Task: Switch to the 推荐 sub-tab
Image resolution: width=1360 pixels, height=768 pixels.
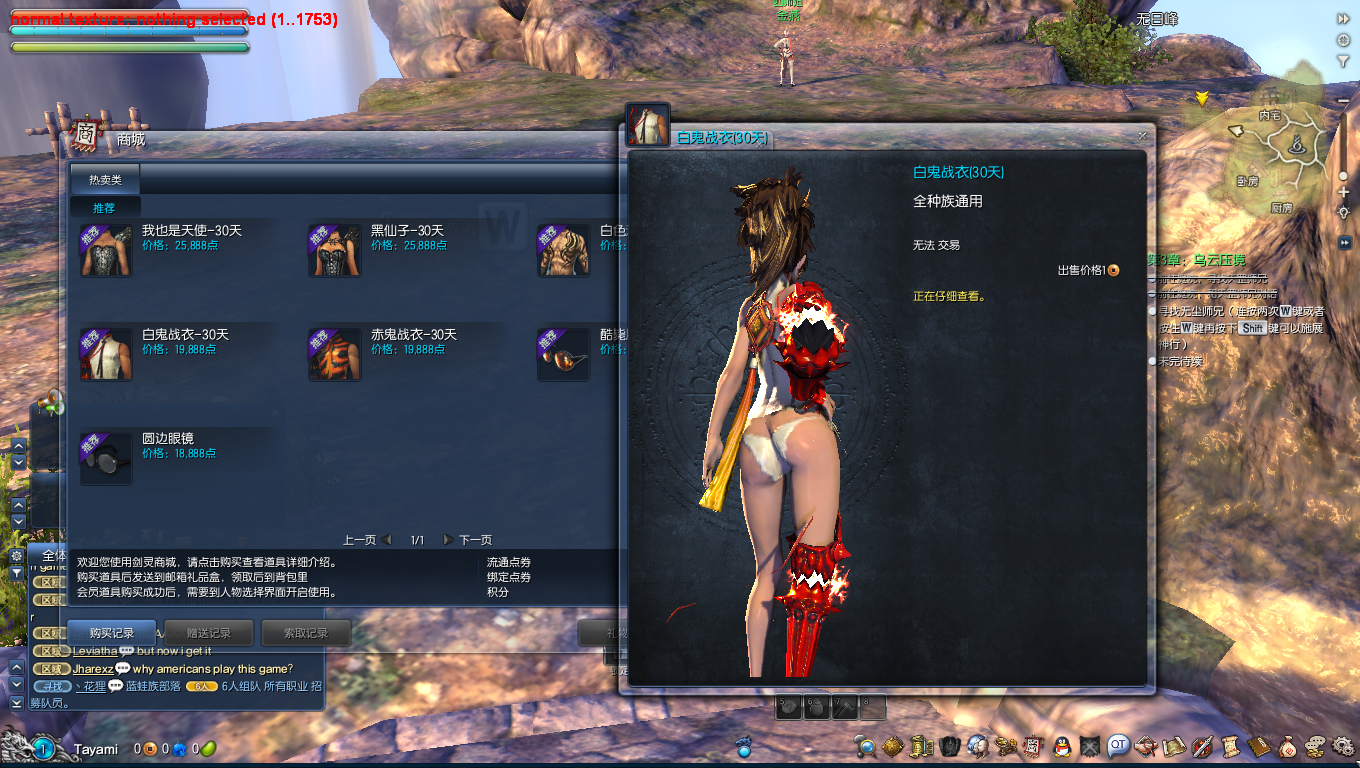Action: point(104,208)
